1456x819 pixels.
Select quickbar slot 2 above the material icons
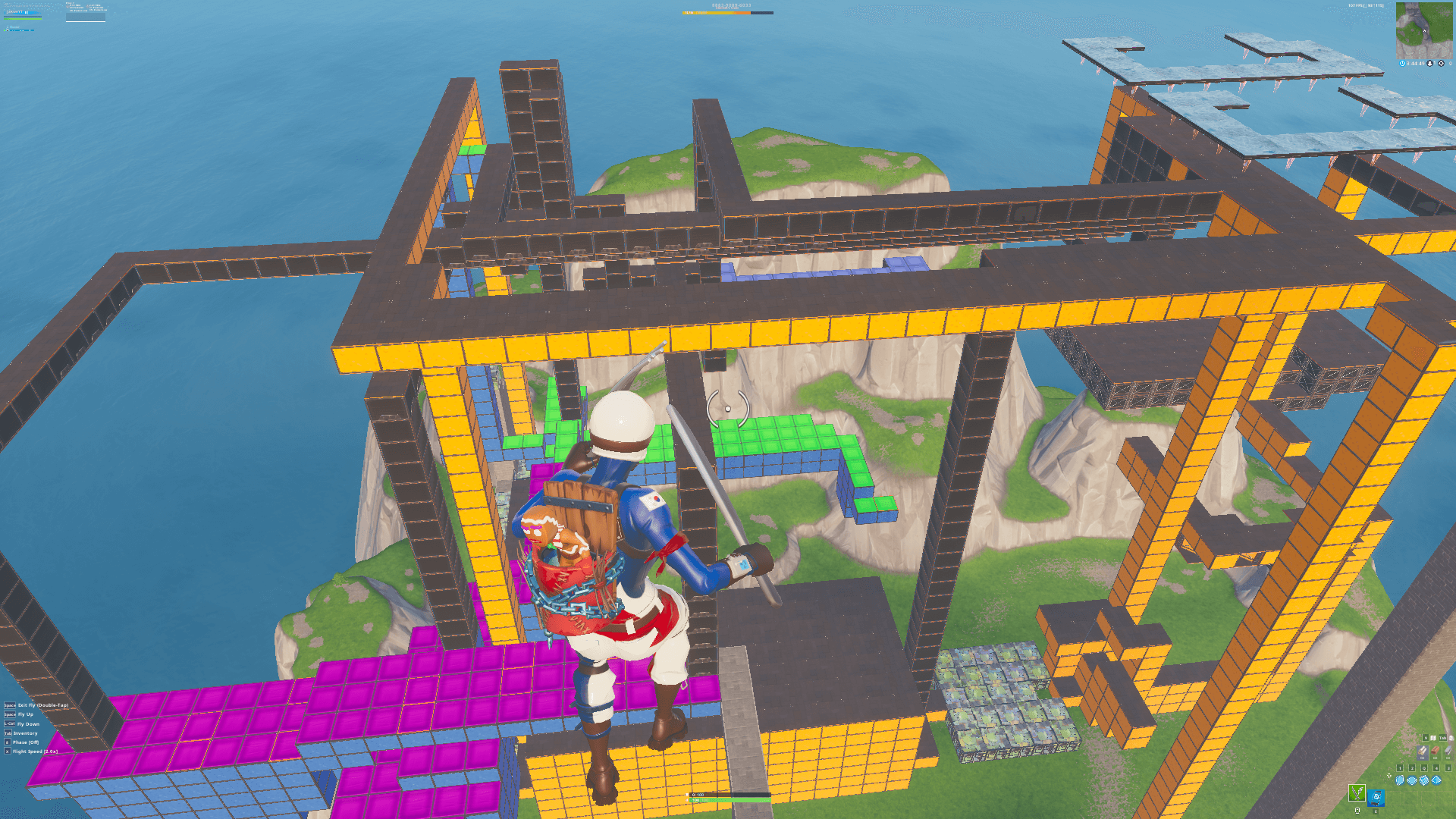tap(1412, 768)
